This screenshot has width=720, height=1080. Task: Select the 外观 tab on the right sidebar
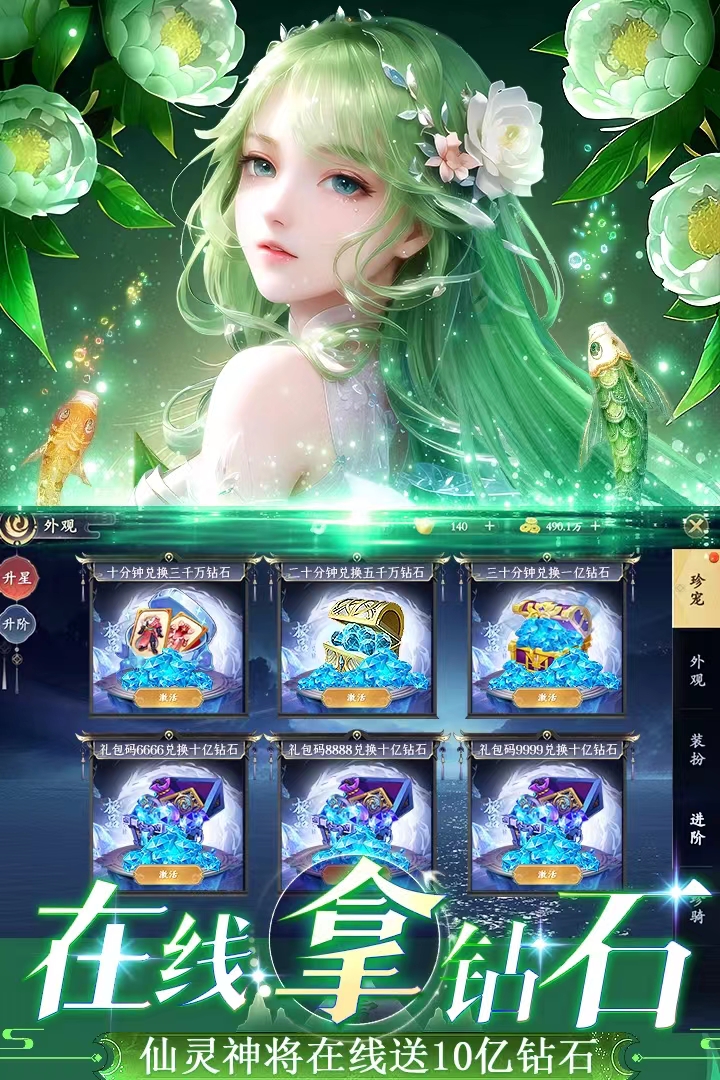[x=697, y=670]
